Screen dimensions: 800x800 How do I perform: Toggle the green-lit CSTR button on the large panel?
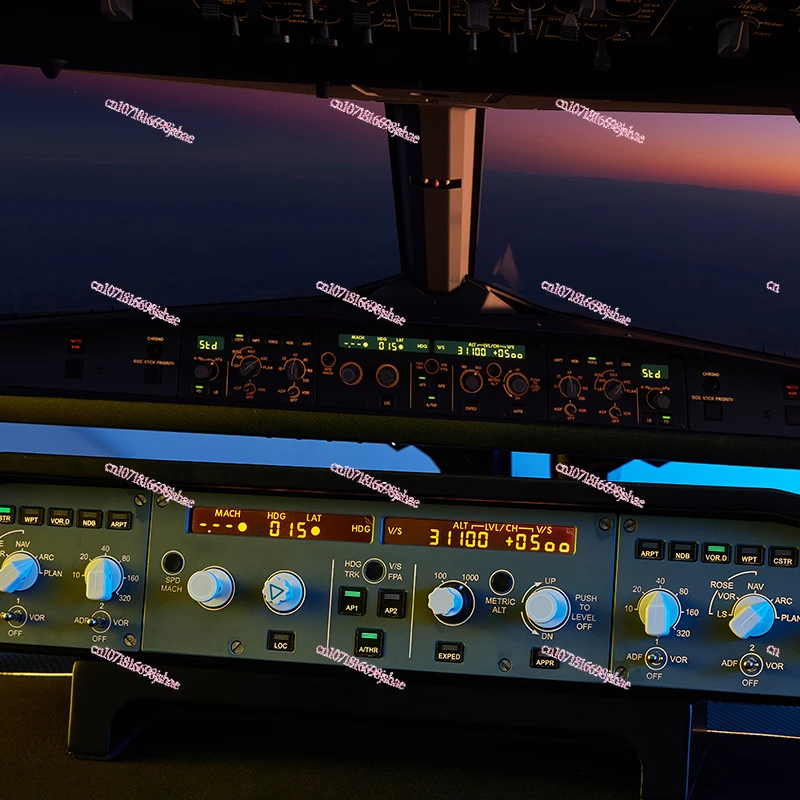click(x=4, y=516)
